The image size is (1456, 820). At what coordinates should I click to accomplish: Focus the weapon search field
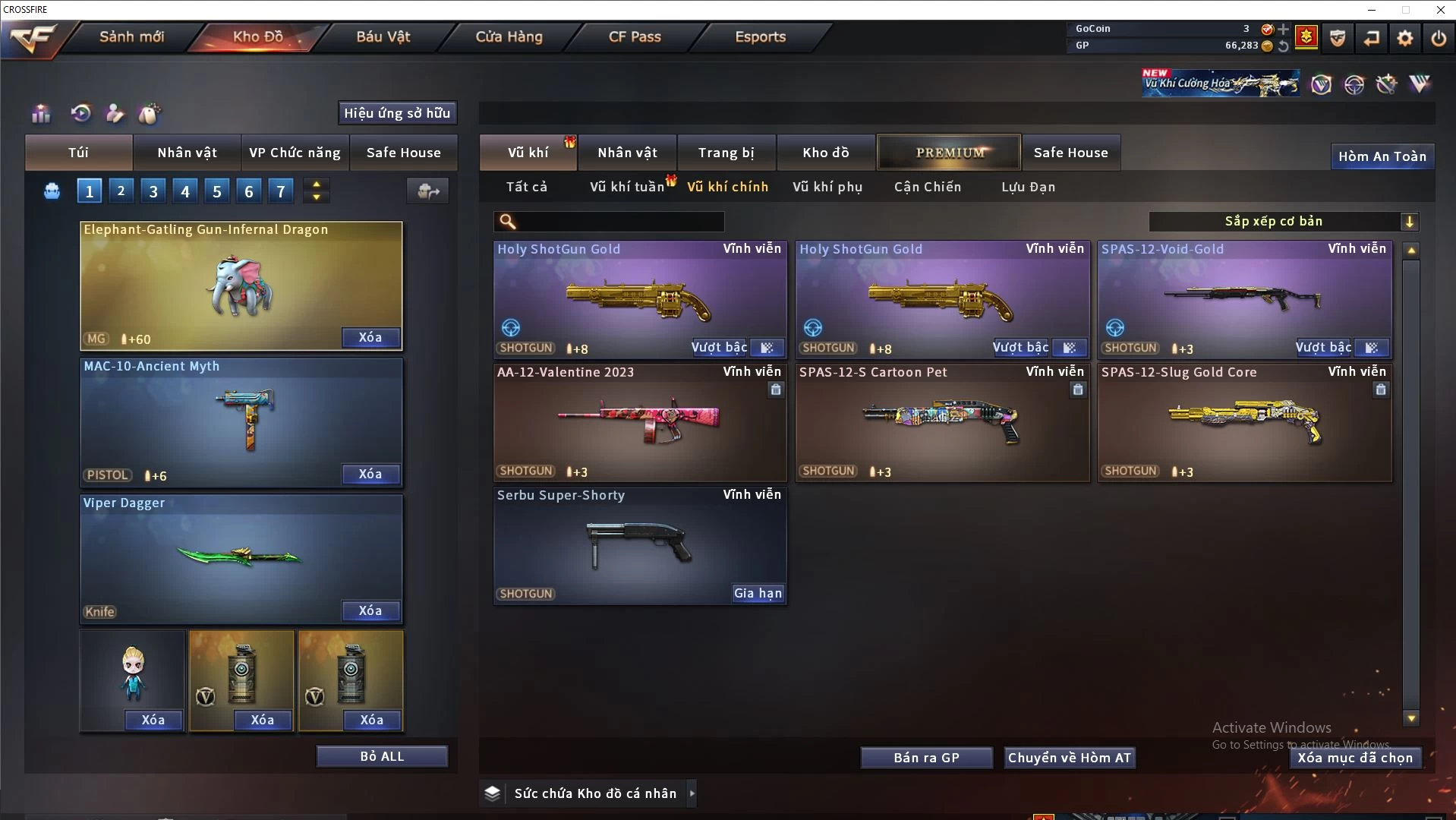[x=619, y=221]
